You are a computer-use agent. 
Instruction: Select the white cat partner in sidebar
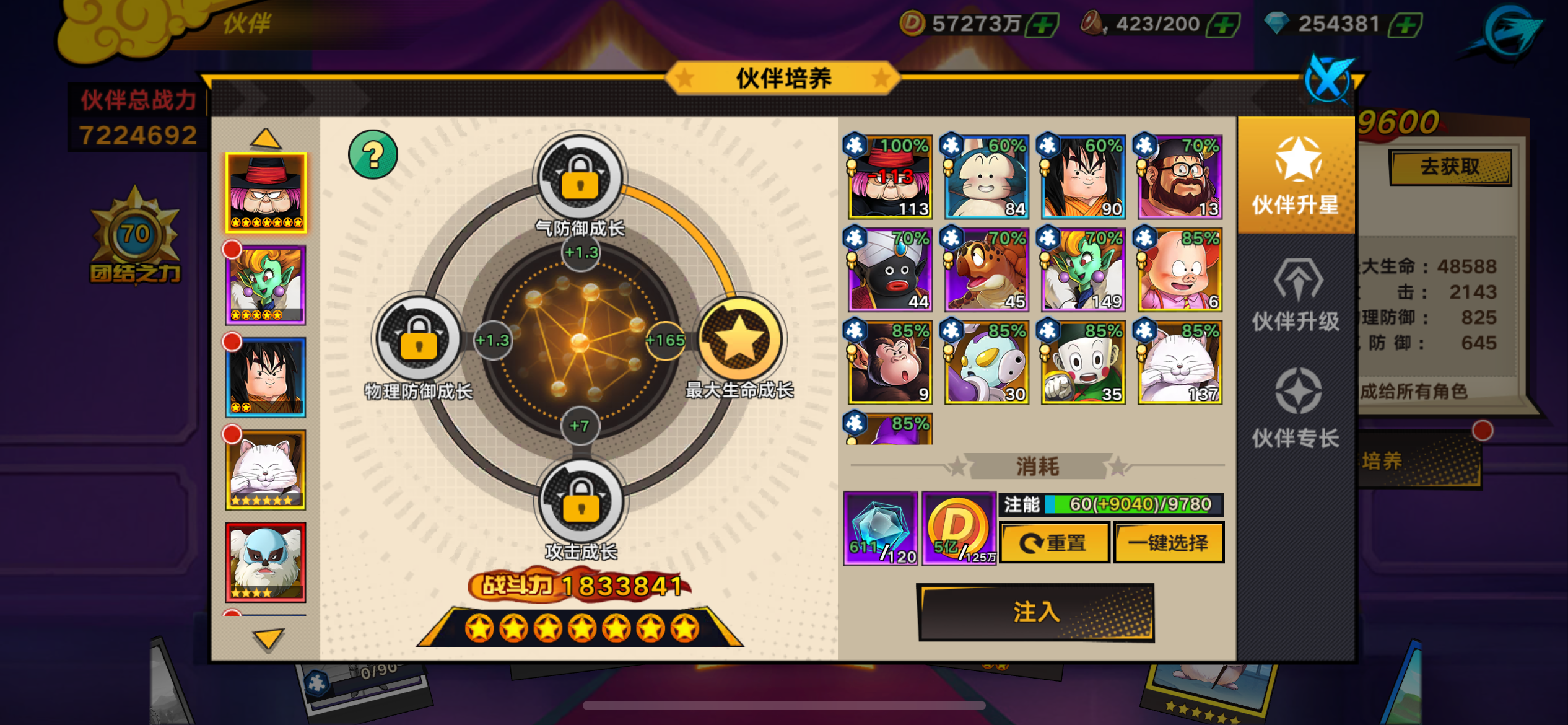266,470
